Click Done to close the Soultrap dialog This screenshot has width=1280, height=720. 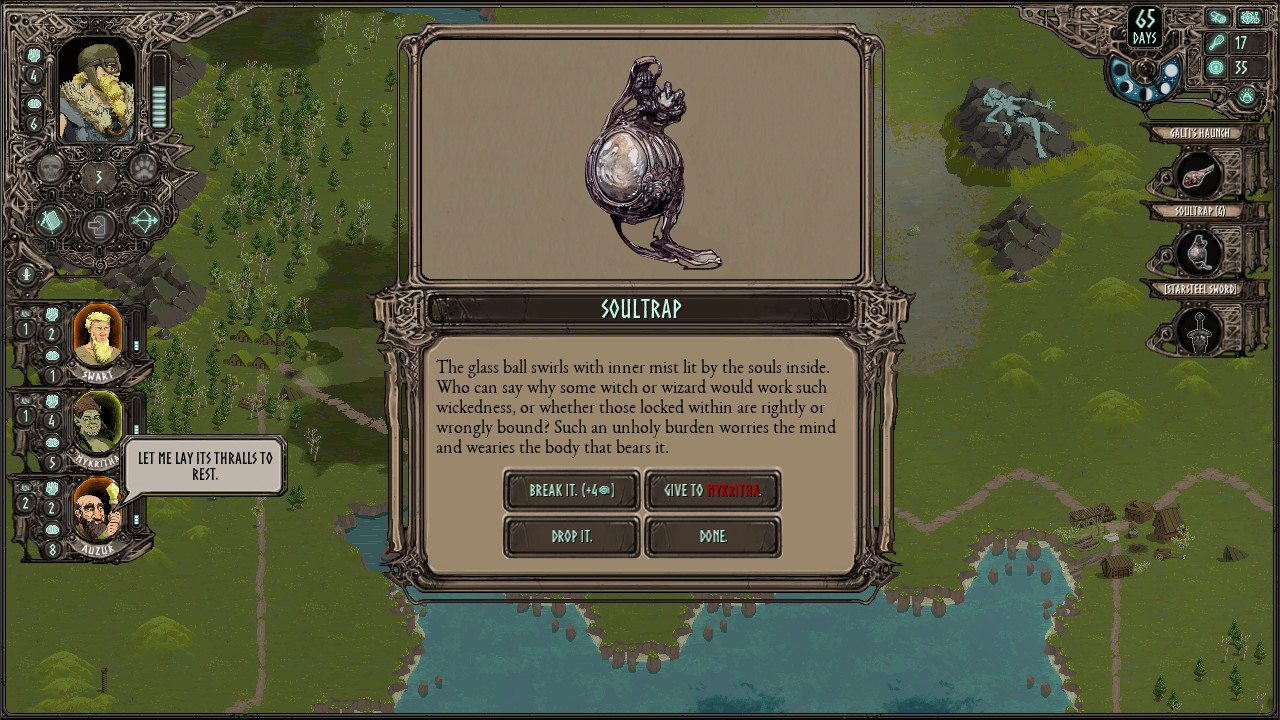(713, 537)
